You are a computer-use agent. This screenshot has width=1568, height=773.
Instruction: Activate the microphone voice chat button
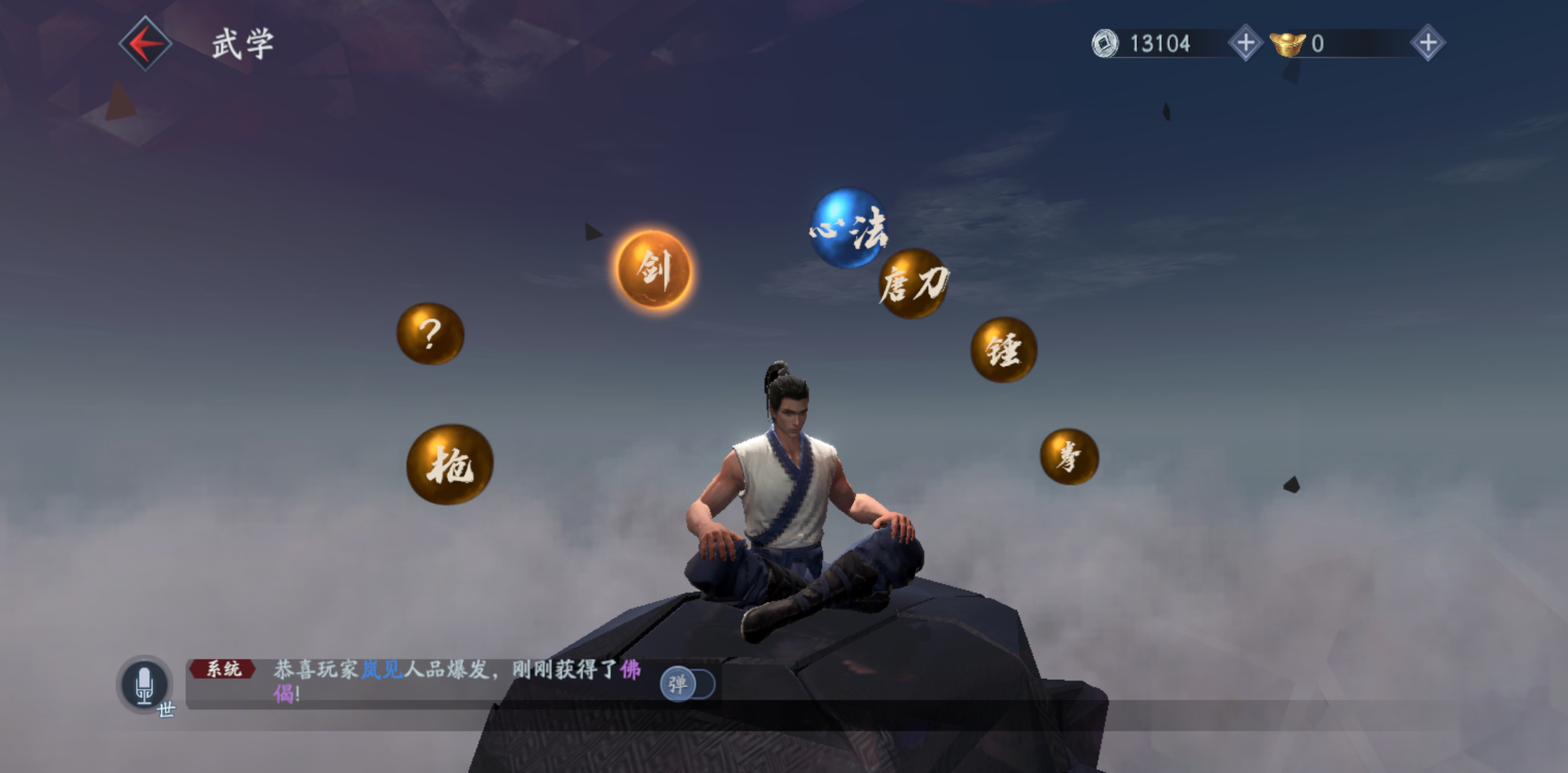145,684
